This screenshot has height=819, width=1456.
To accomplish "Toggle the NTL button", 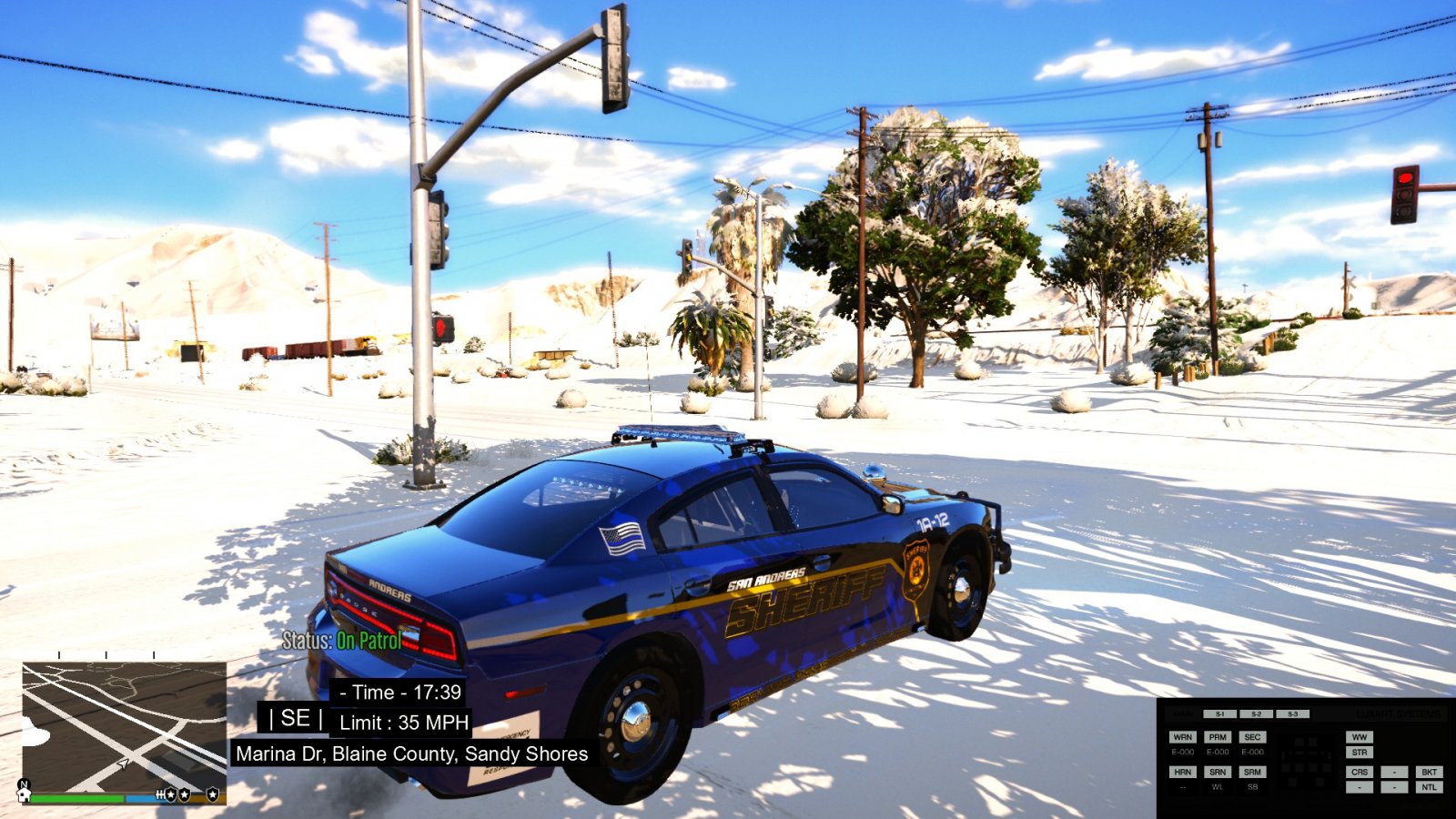I will 1429,787.
